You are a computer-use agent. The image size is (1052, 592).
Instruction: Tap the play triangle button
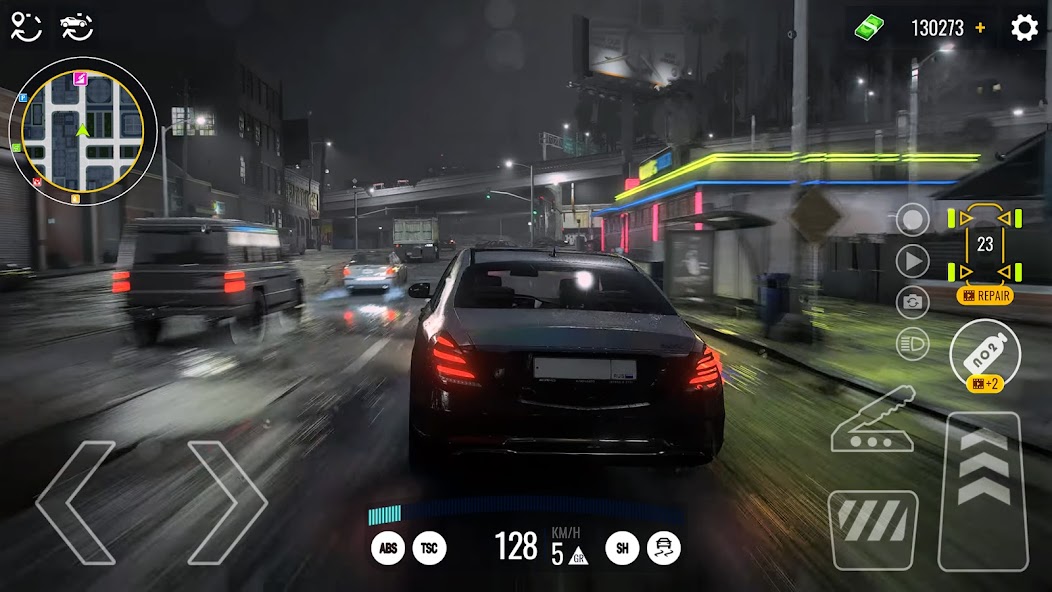(912, 262)
